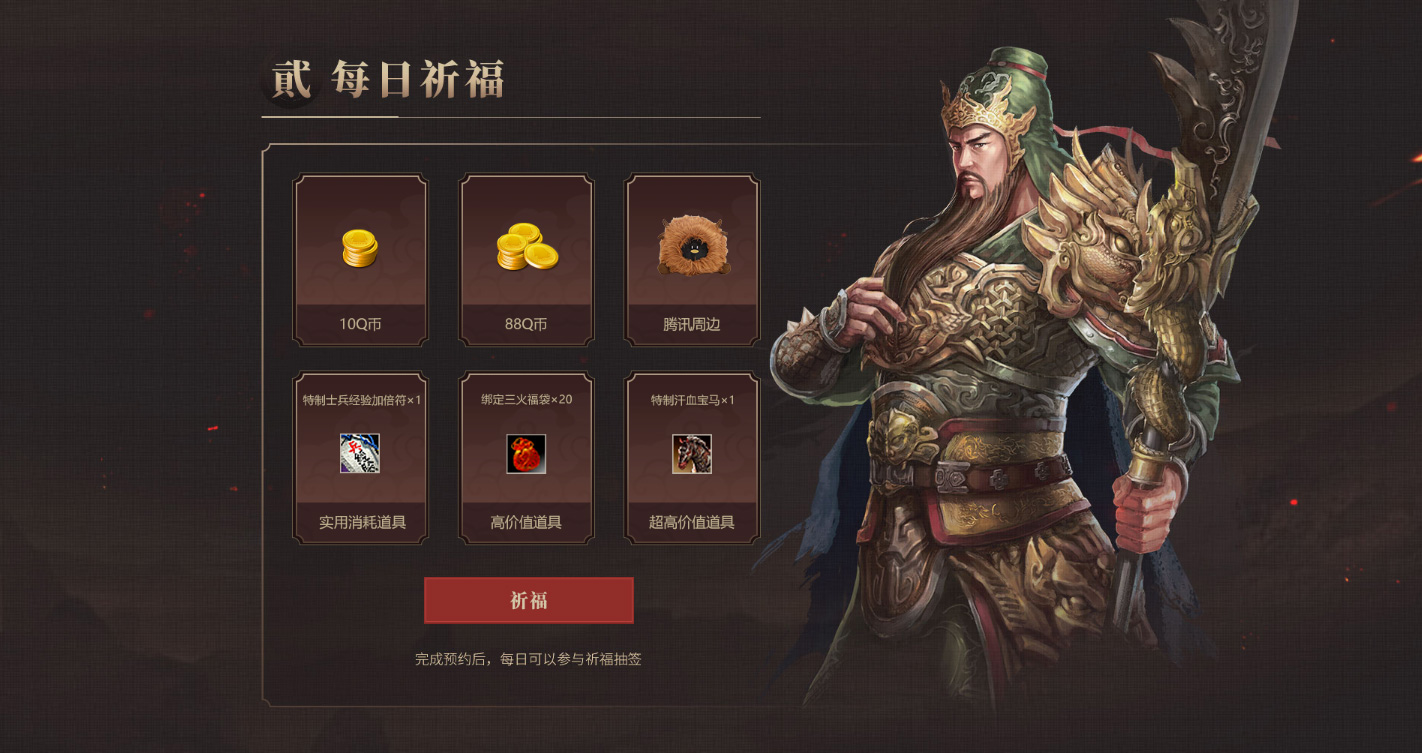Click the 实用消耗道具 label text

click(x=360, y=522)
